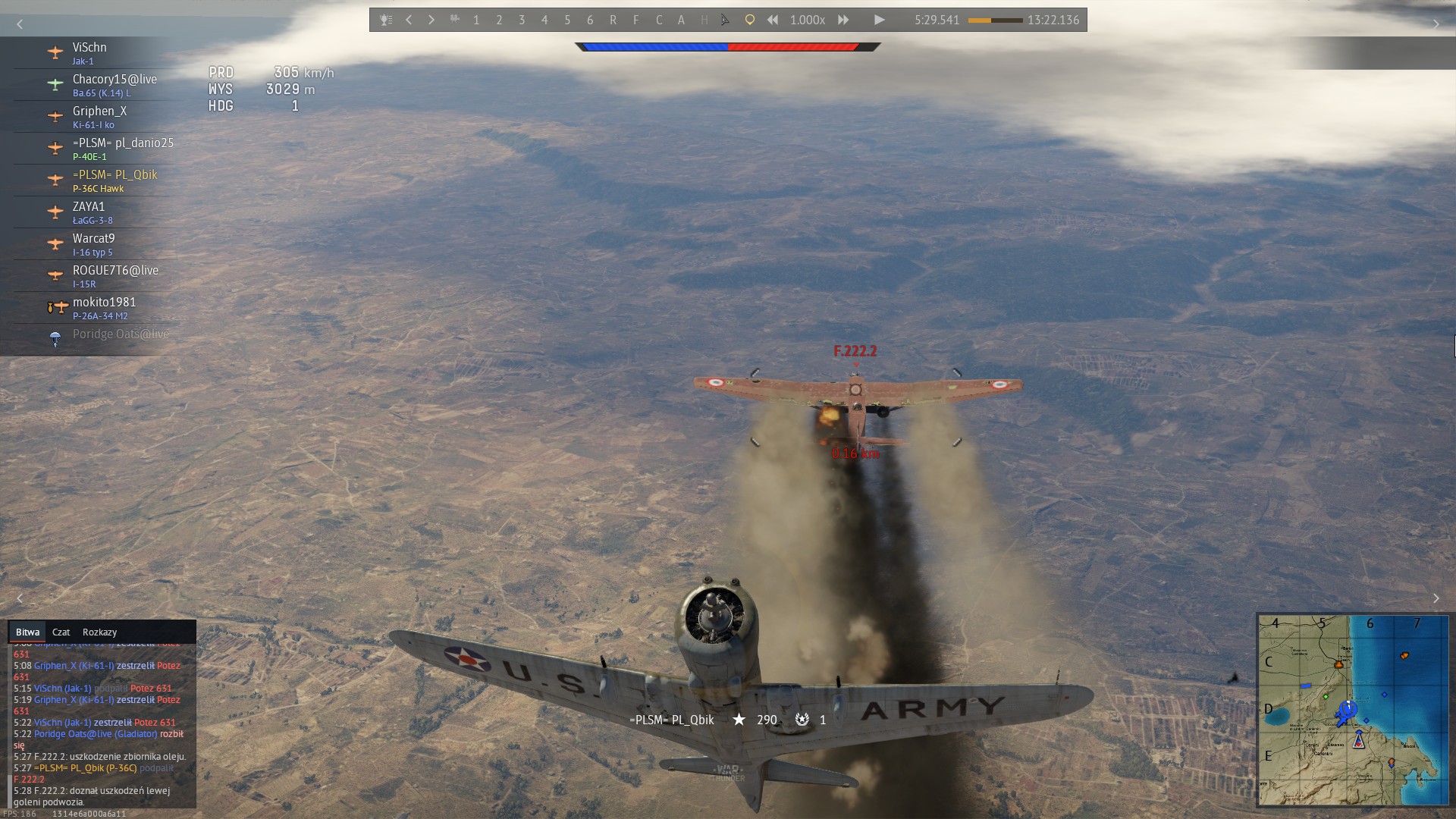Switch to next player with right arrow

pyautogui.click(x=431, y=20)
